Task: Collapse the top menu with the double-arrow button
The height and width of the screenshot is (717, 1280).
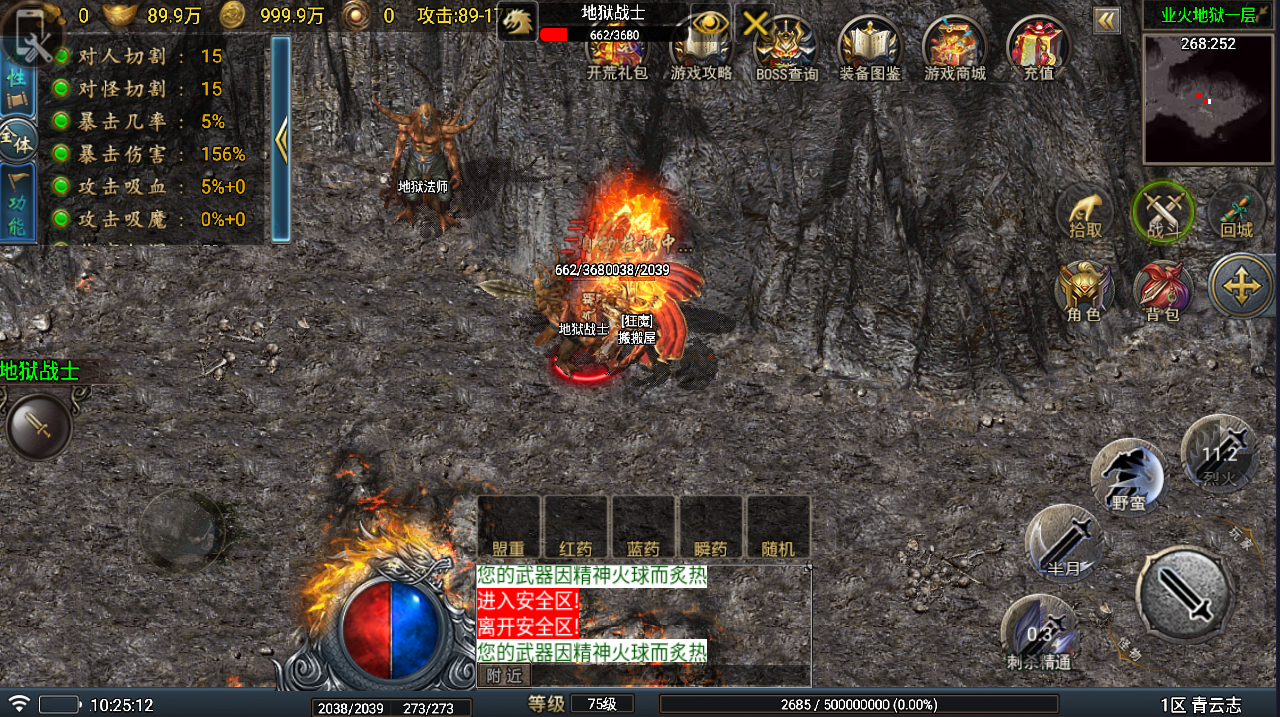Action: click(x=1106, y=20)
